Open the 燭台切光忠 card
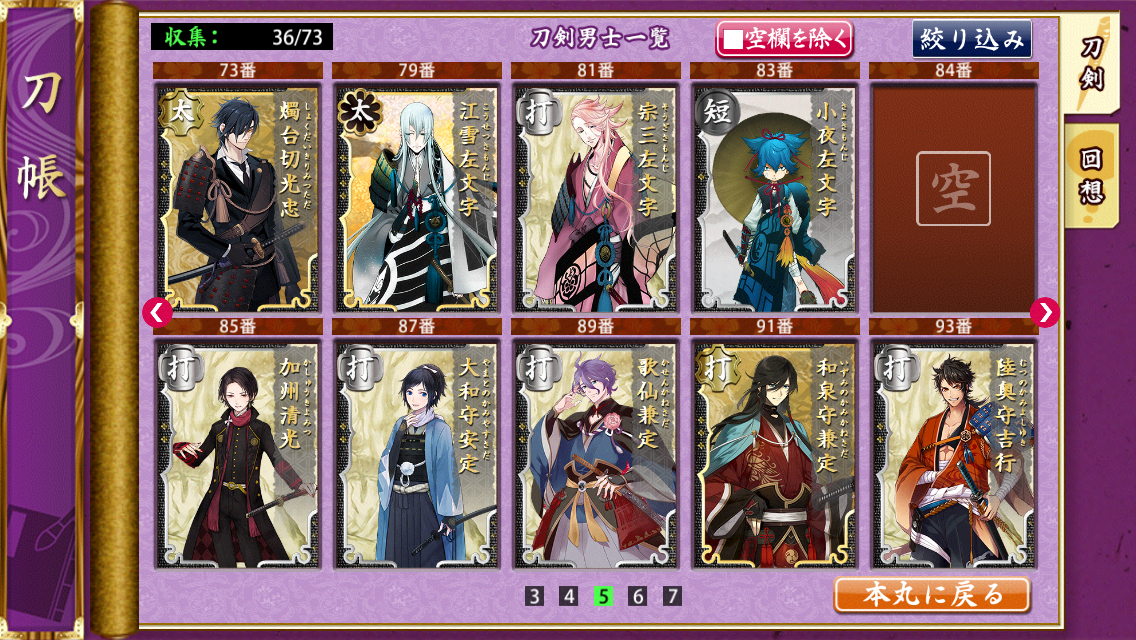 click(238, 197)
